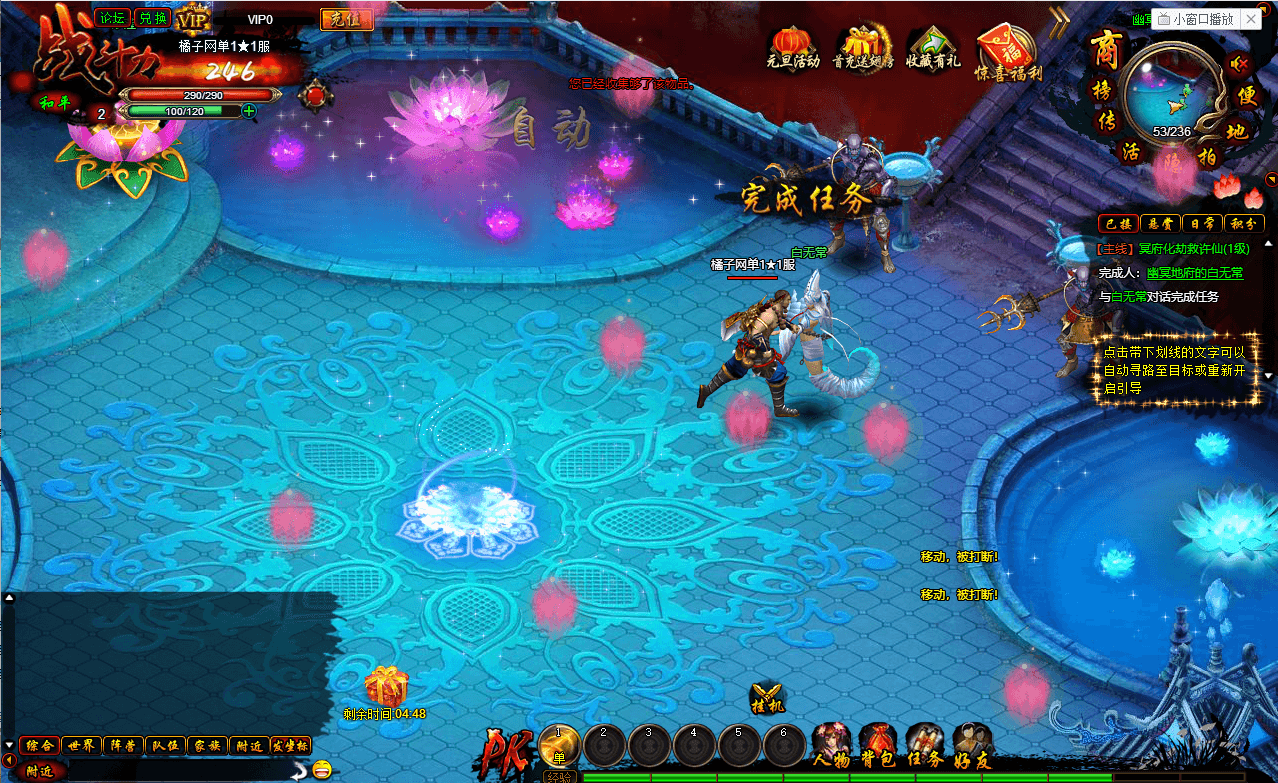1278x783 pixels.
Task: Select the 家族 chat tab
Action: (208, 745)
